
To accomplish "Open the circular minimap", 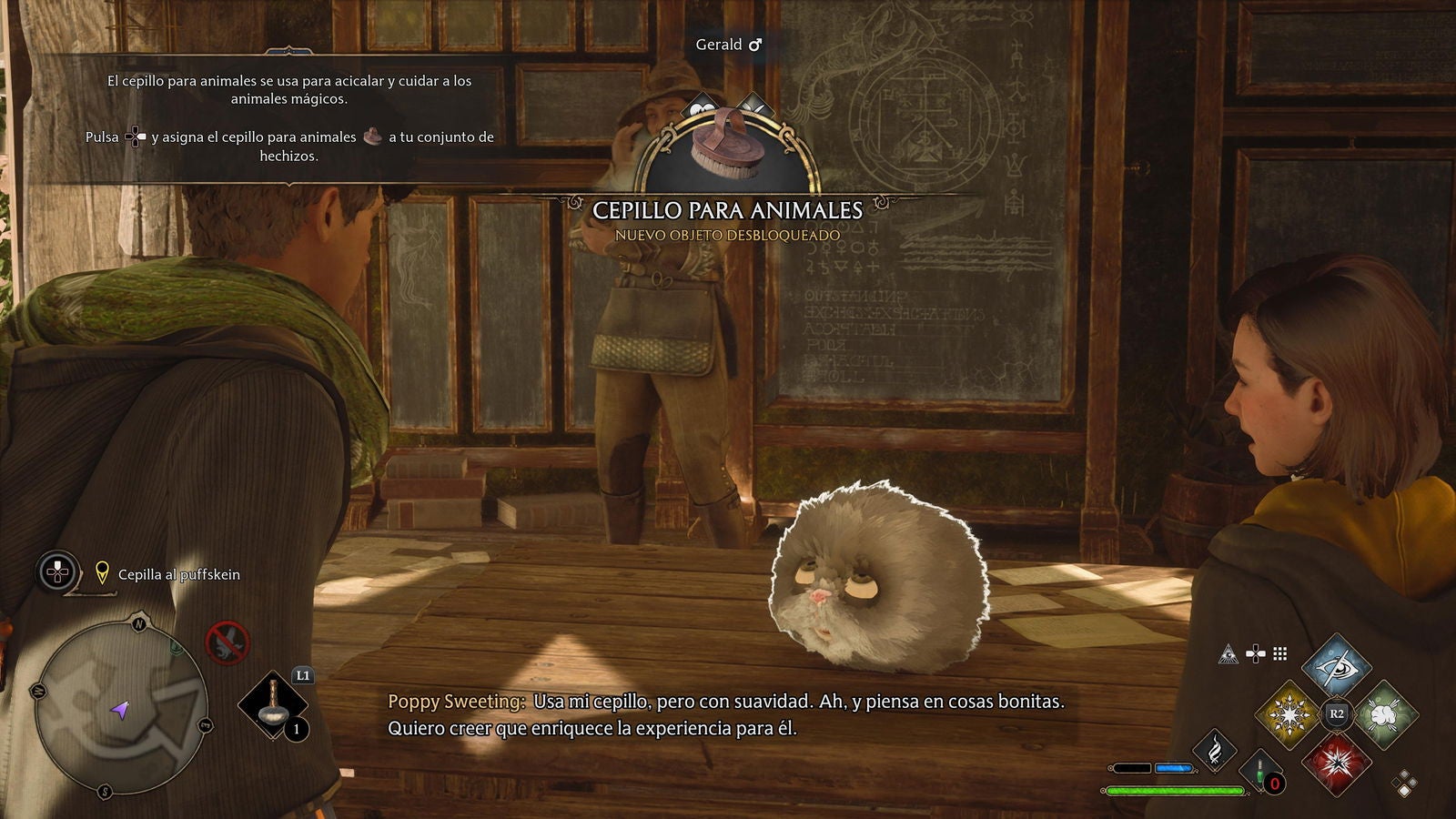I will point(119,706).
